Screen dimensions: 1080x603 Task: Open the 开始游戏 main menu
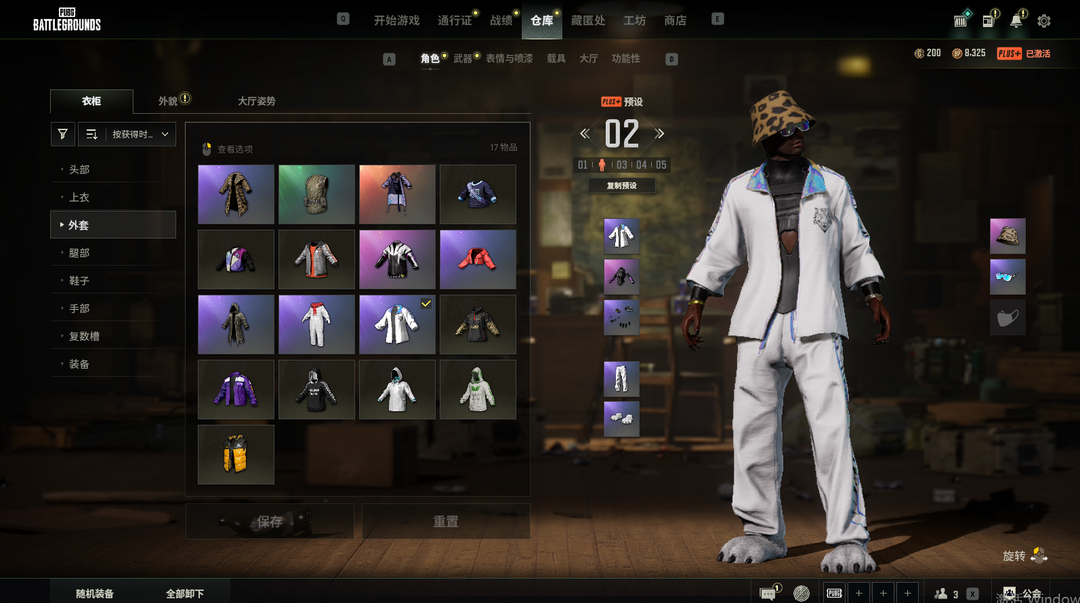(x=396, y=20)
